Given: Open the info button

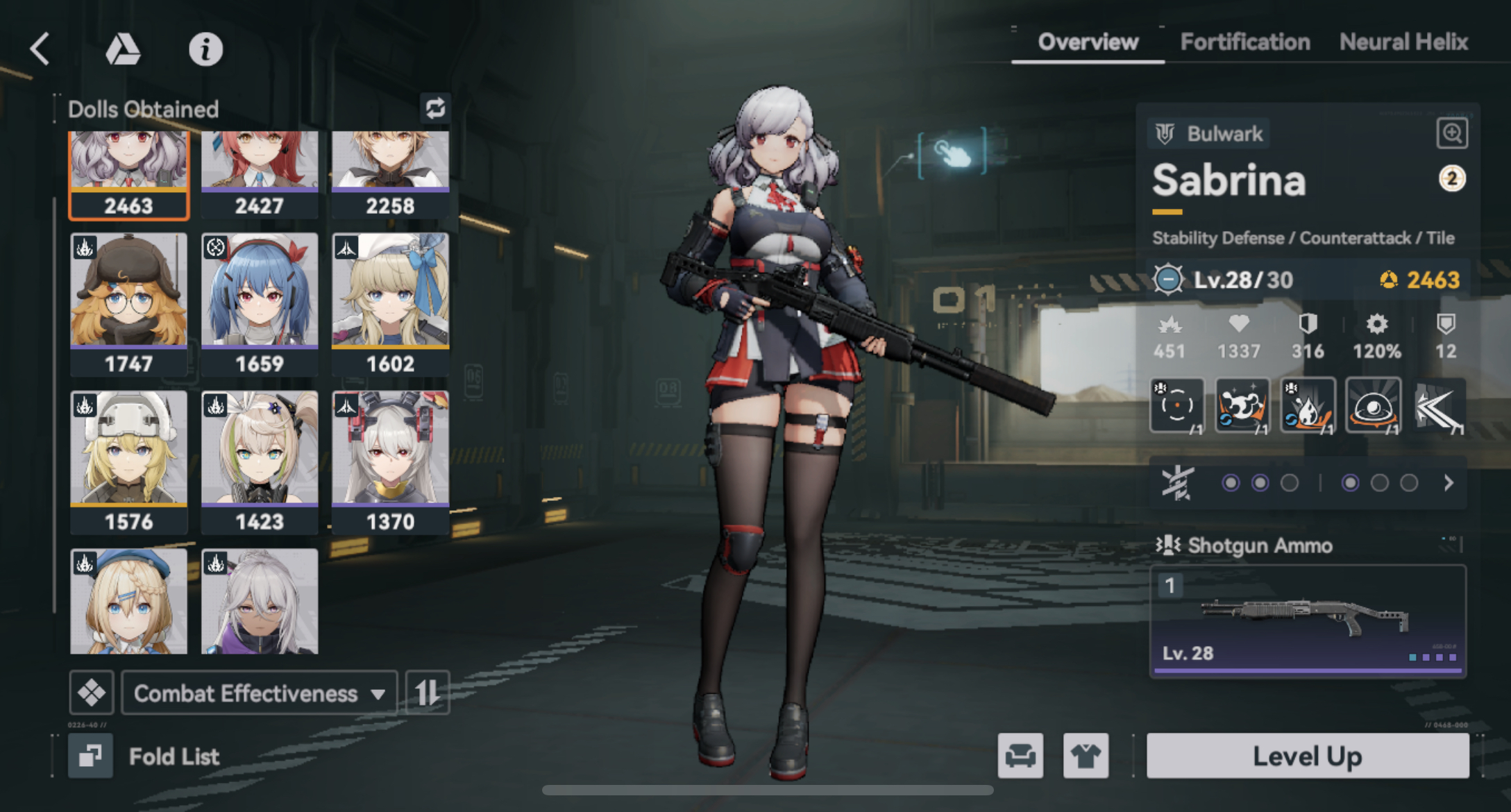Looking at the screenshot, I should click(205, 49).
